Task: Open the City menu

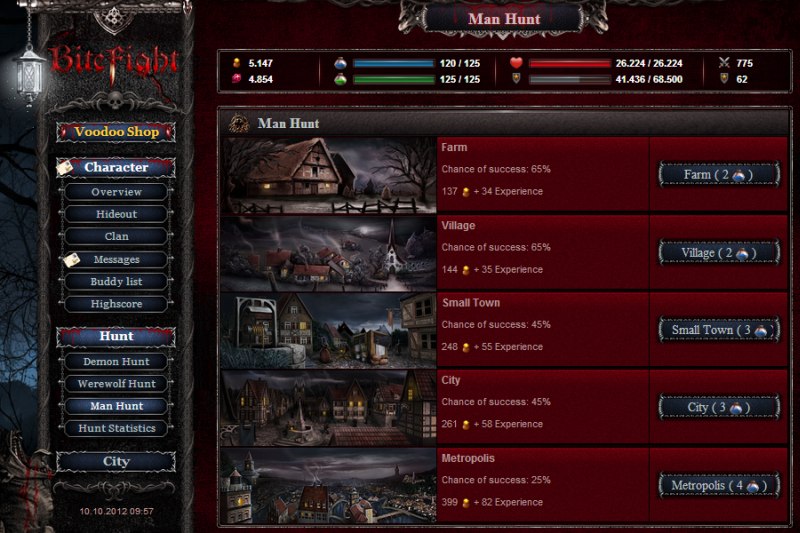Action: click(x=116, y=461)
